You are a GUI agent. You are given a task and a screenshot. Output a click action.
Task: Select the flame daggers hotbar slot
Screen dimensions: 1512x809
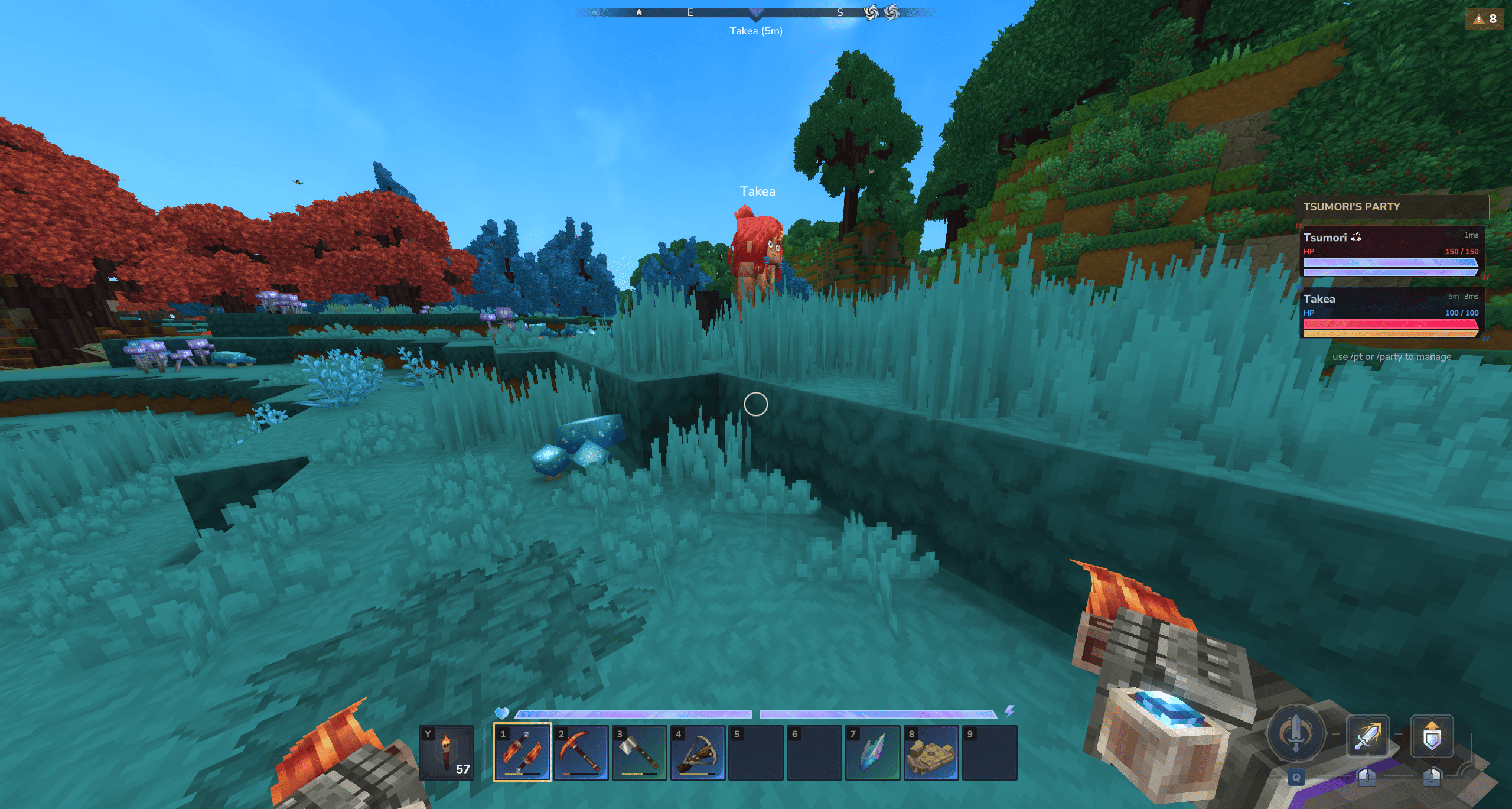[522, 752]
